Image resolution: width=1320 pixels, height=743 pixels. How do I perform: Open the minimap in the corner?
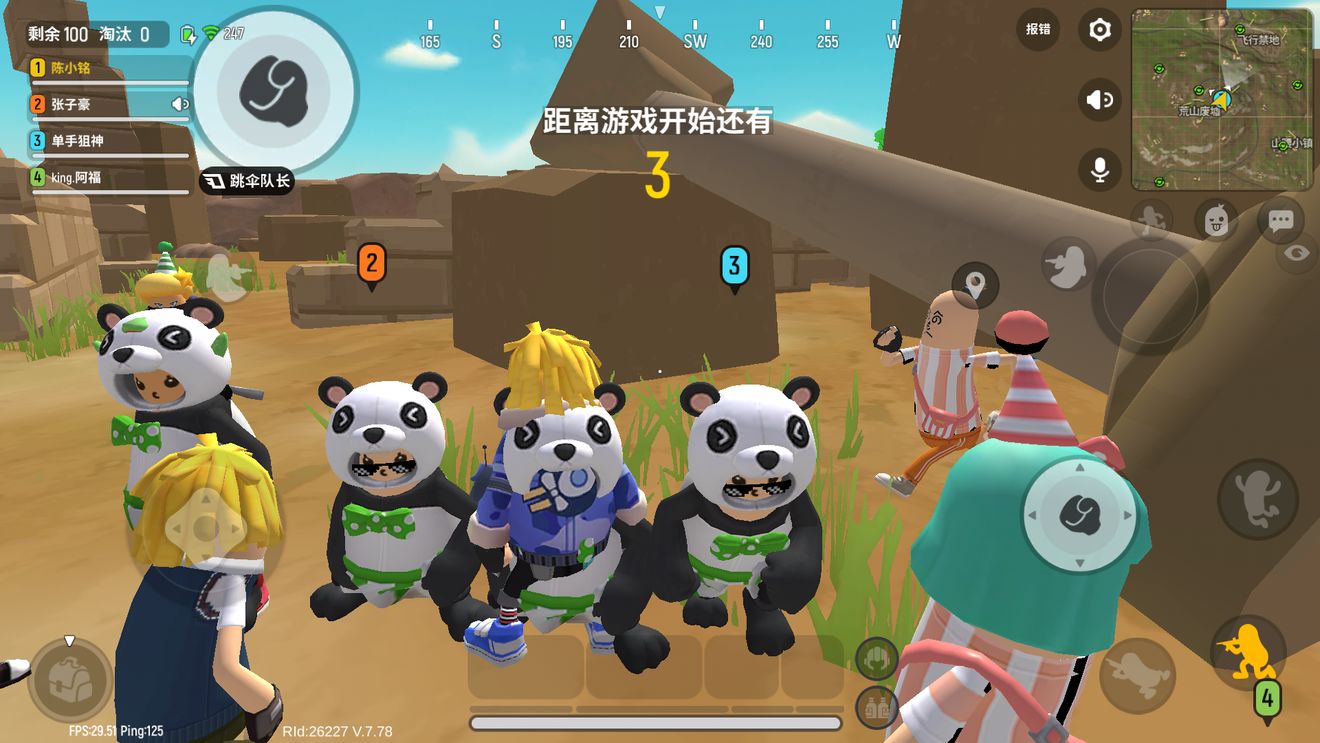tap(1221, 98)
